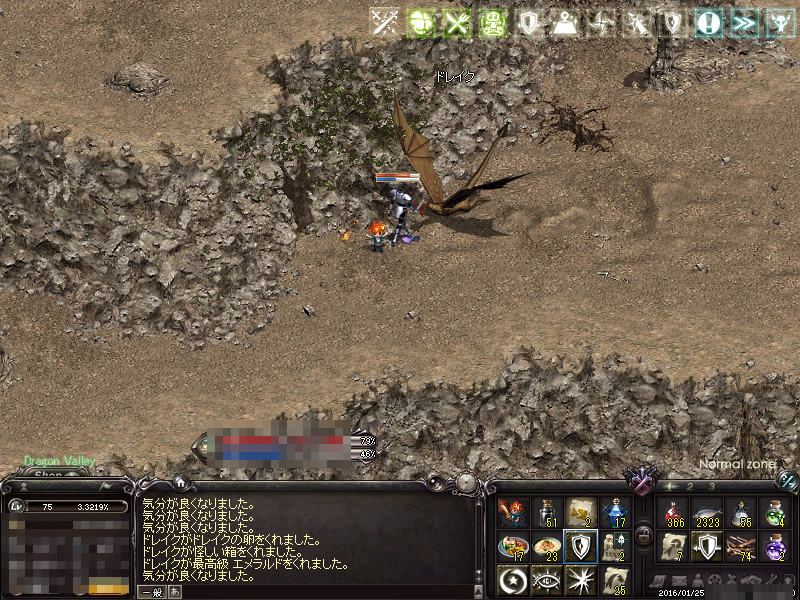800x600 pixels.
Task: Select the bundle of sticks slot
Action: click(739, 547)
